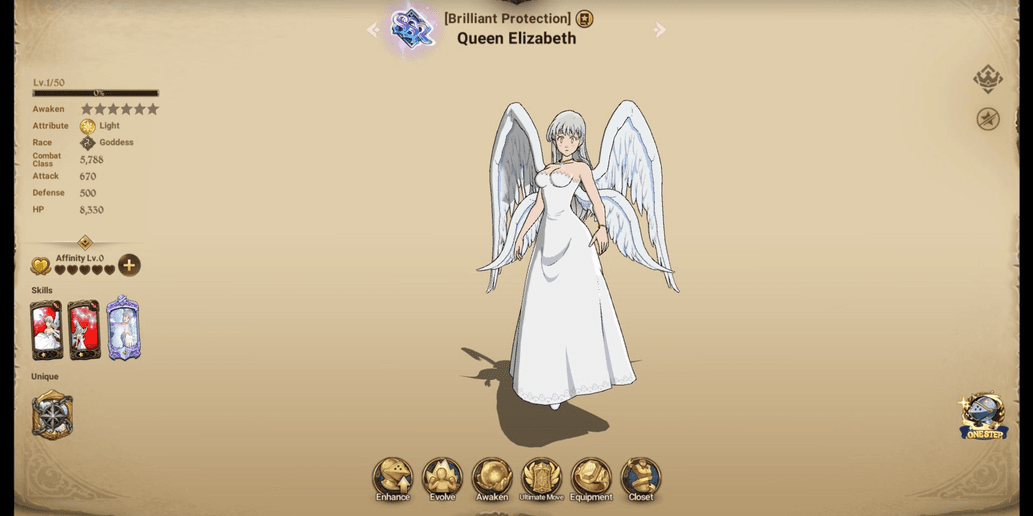Click the SSR grade badge
Image resolution: width=1033 pixels, height=516 pixels.
point(411,29)
